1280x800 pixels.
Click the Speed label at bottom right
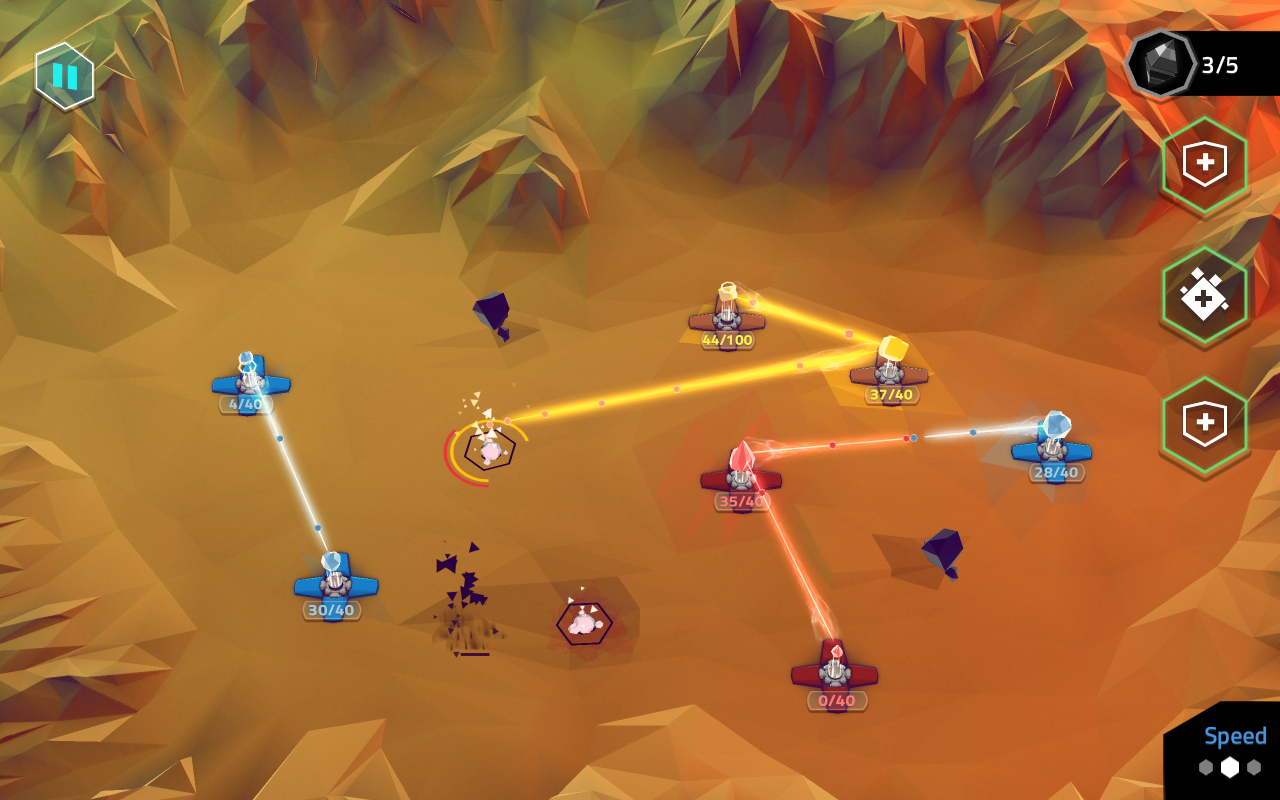click(x=1235, y=736)
